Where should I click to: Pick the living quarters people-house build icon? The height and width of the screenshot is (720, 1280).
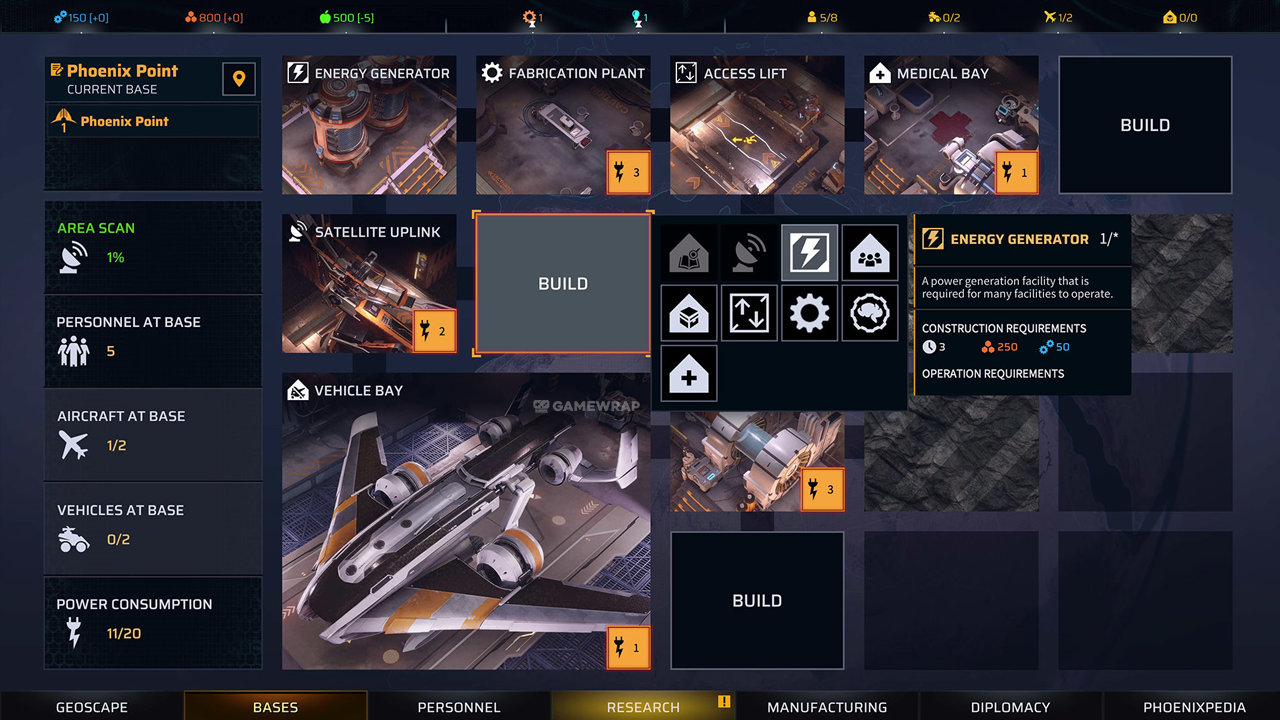coord(869,253)
